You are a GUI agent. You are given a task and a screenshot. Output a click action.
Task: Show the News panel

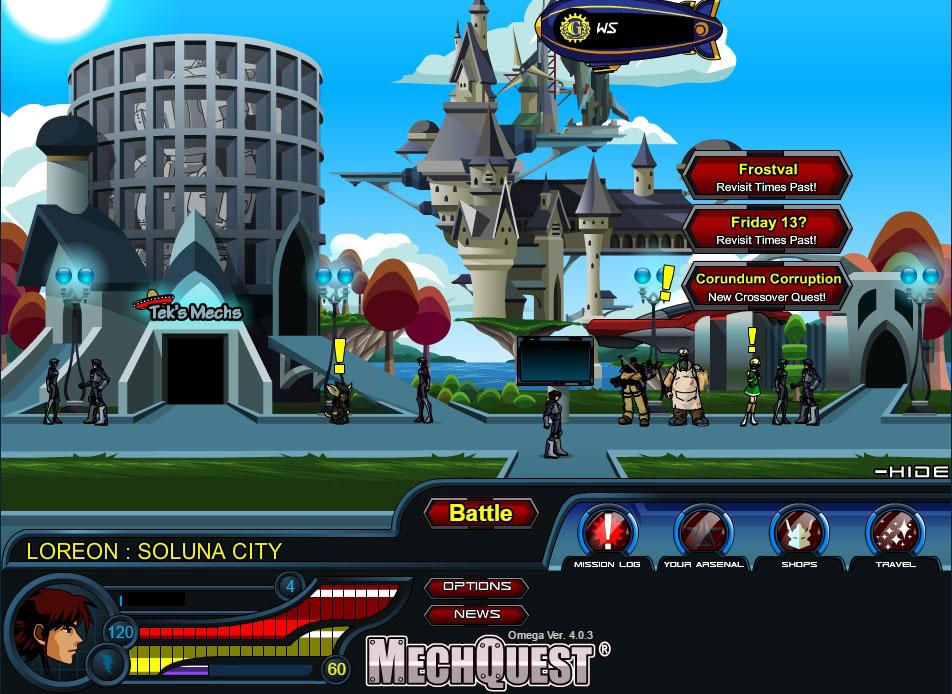[477, 615]
